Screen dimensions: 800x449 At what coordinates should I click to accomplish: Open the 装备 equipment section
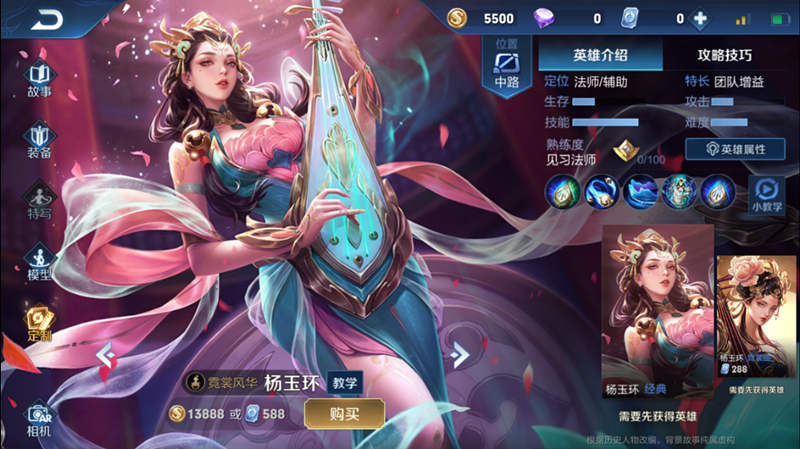(x=39, y=140)
